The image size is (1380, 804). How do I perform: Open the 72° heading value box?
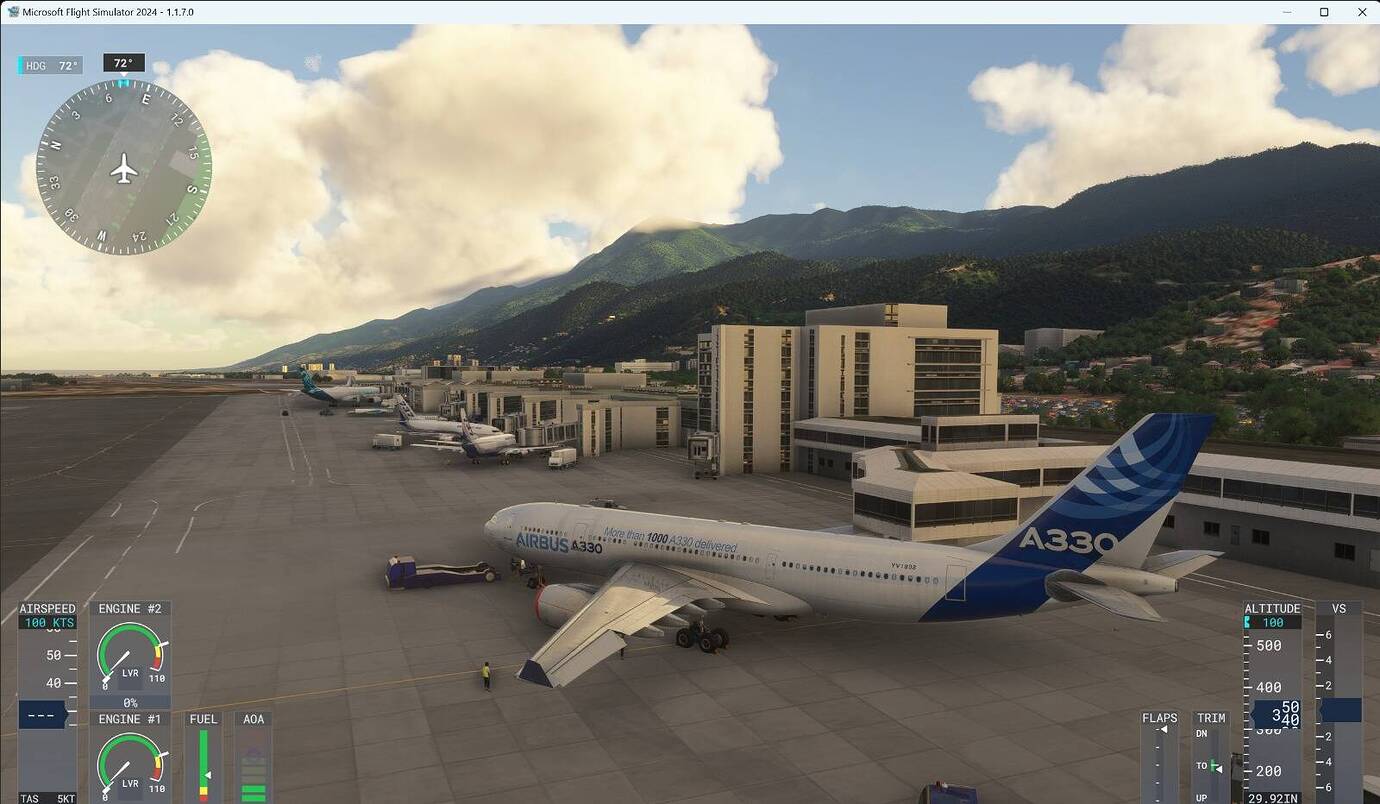(x=124, y=62)
